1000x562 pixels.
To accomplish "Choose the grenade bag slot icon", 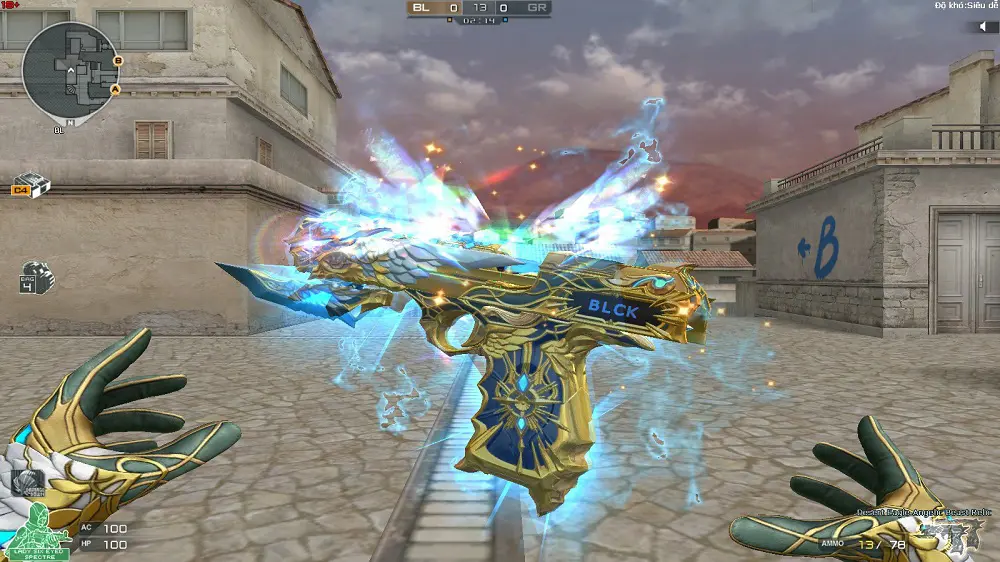I will (x=36, y=277).
